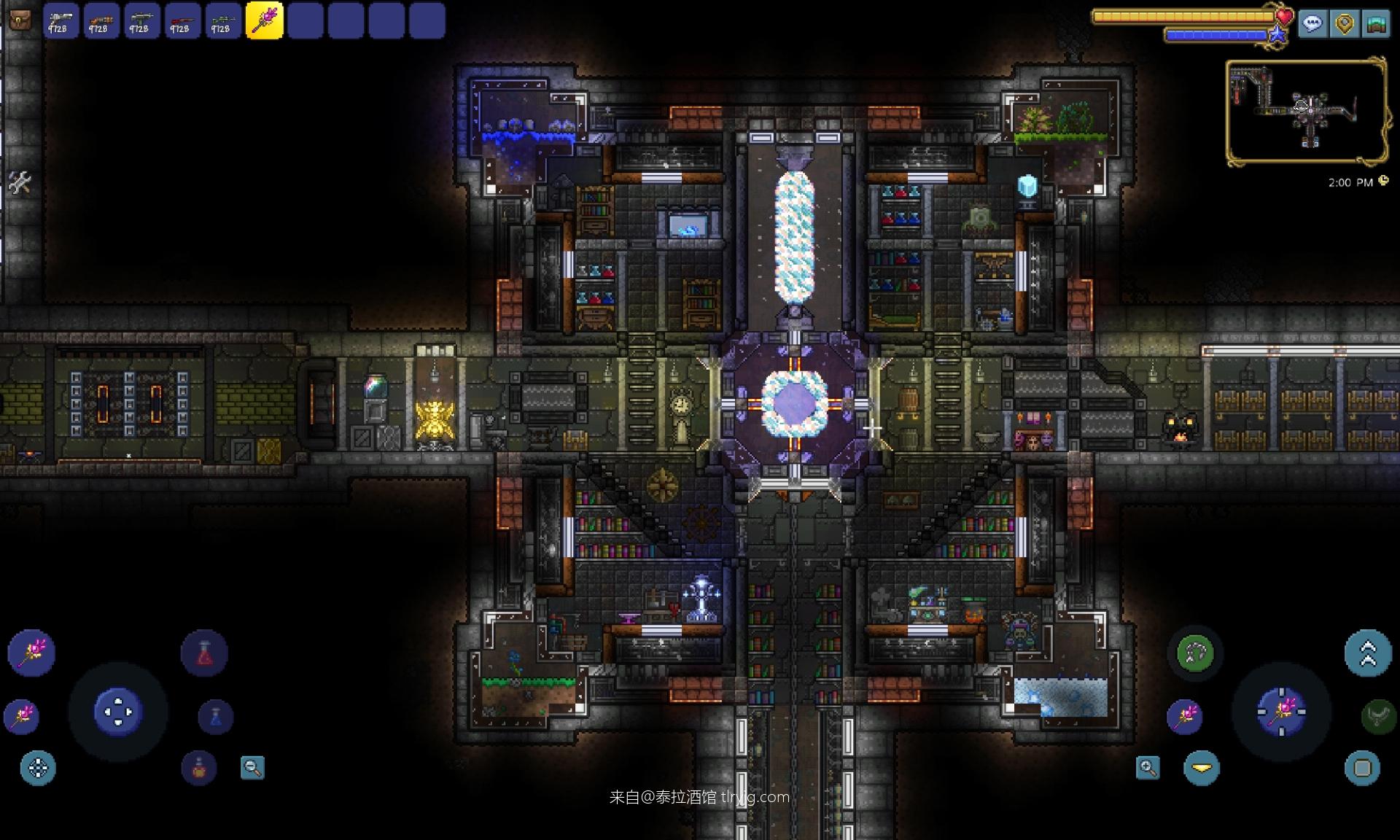Screen dimensions: 1400x840
Task: Tap the yellow down-arrow button
Action: (x=1202, y=768)
